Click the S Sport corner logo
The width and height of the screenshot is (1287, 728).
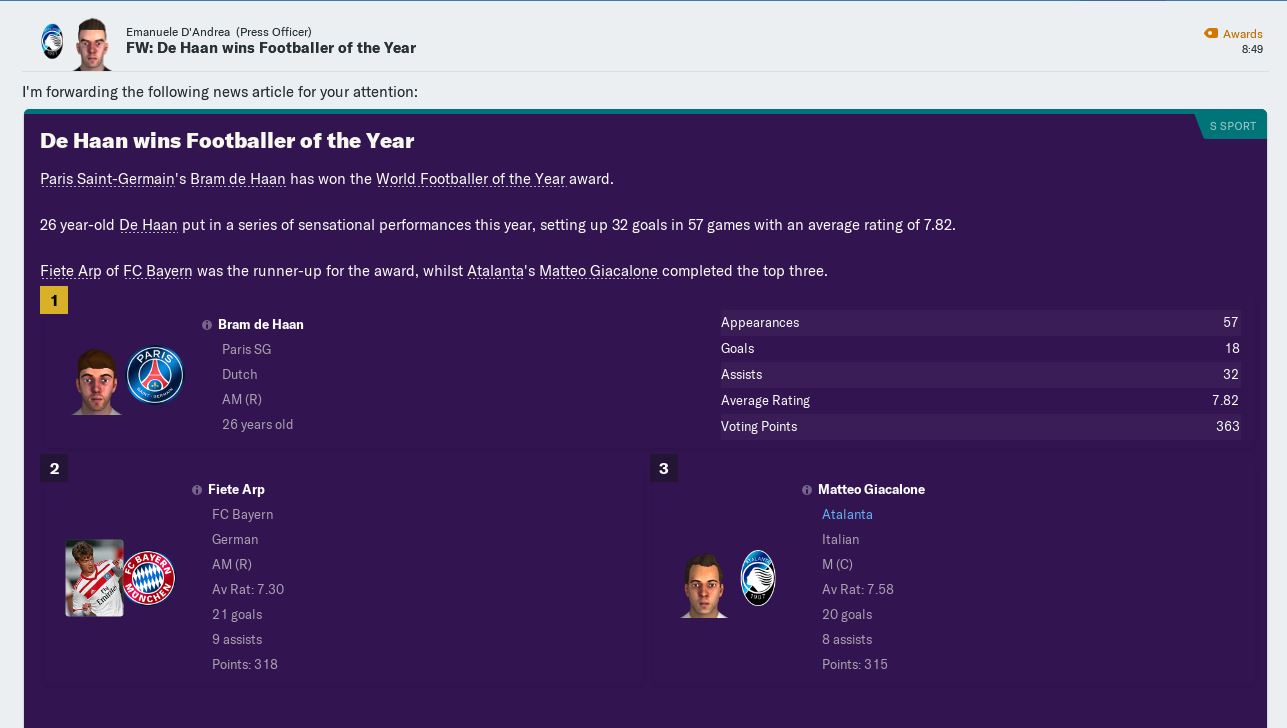(1232, 126)
